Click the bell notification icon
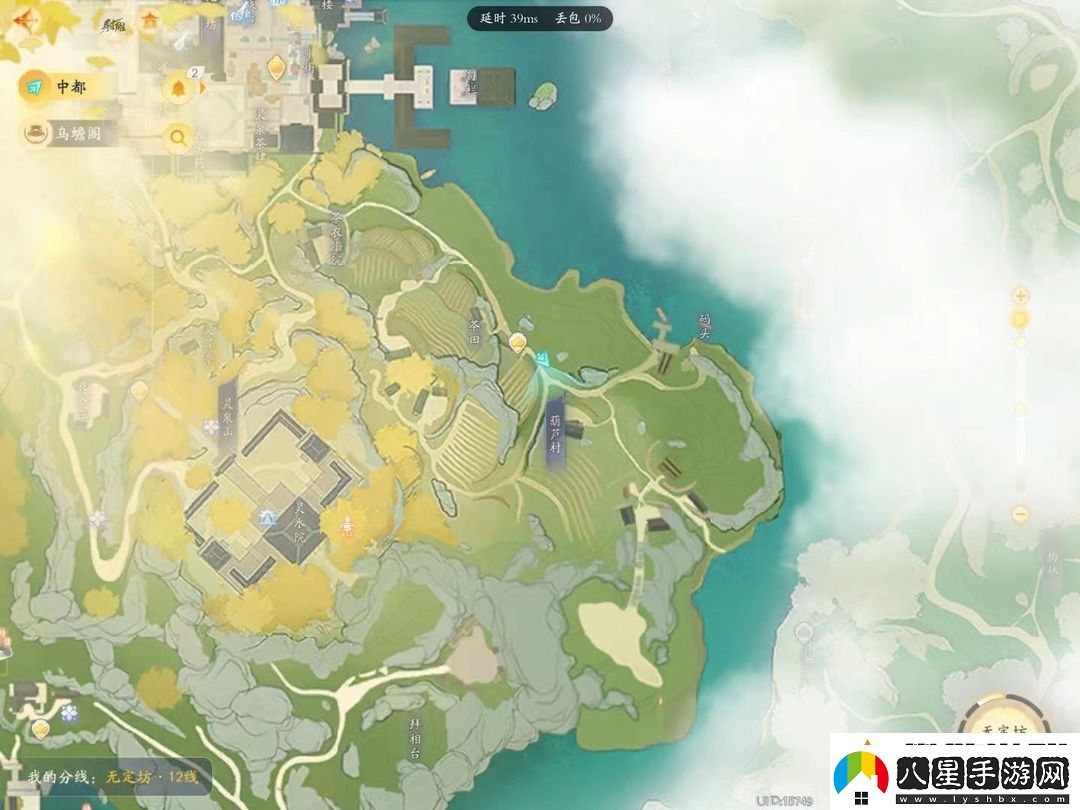This screenshot has height=810, width=1080. pyautogui.click(x=178, y=88)
